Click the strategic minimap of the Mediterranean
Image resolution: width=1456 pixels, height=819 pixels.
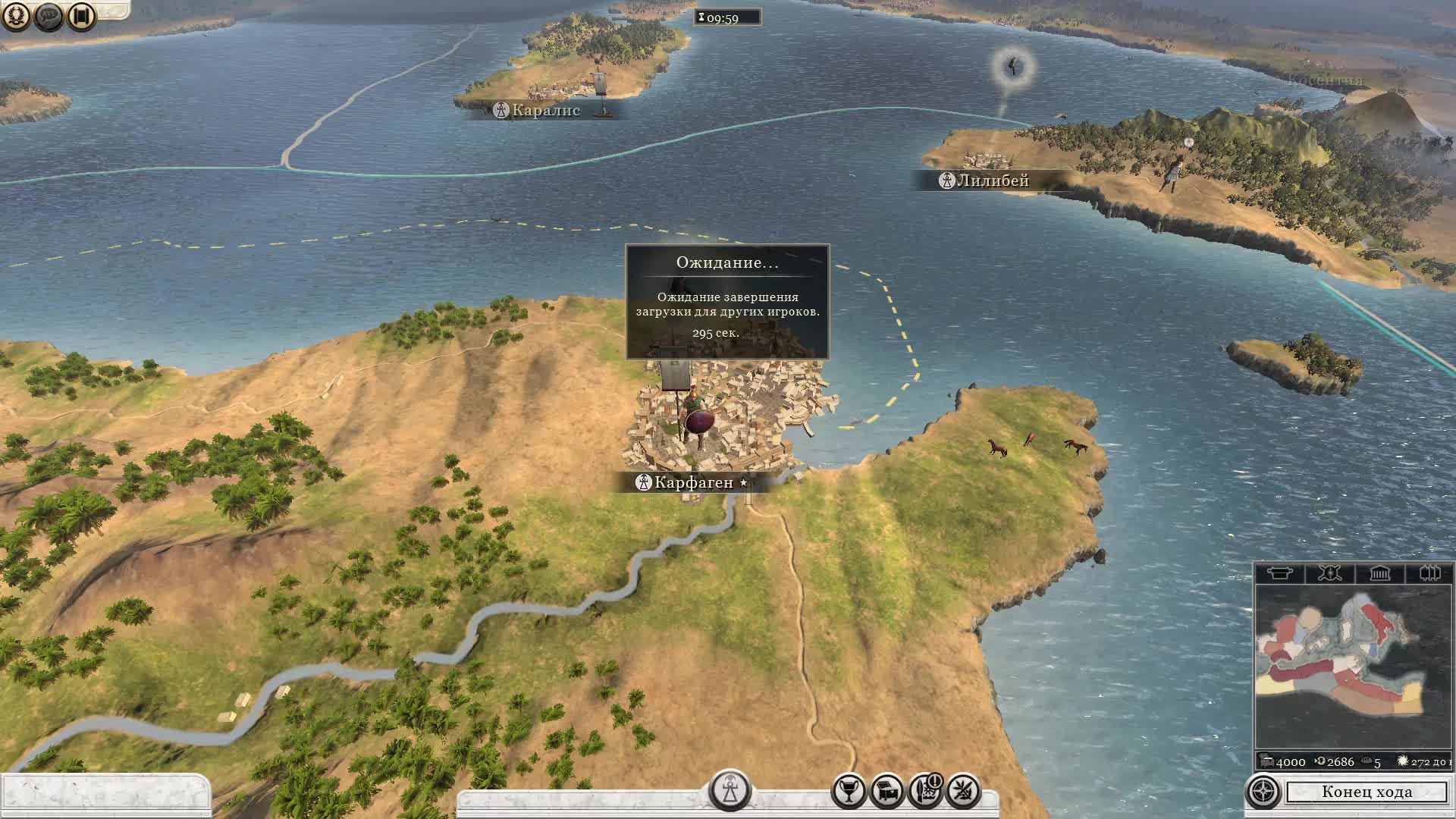tap(1353, 667)
